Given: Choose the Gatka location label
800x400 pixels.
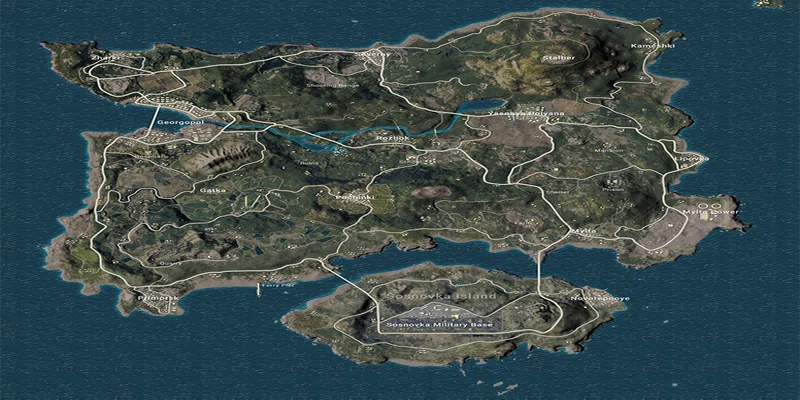Looking at the screenshot, I should [213, 189].
